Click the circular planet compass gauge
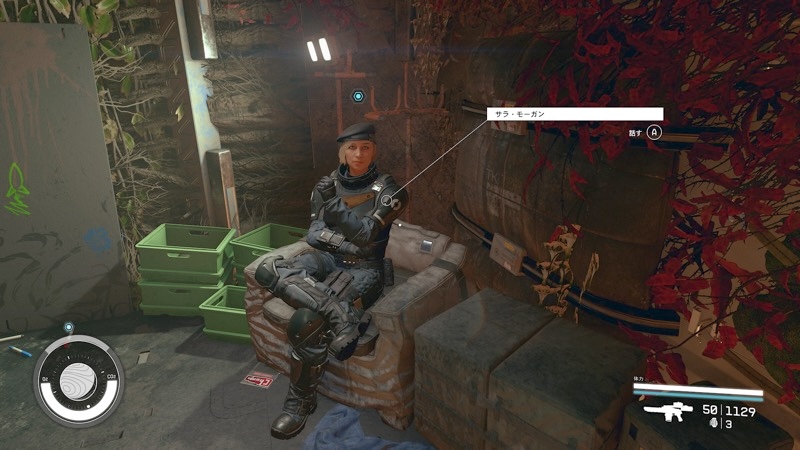800x450 pixels. click(77, 381)
